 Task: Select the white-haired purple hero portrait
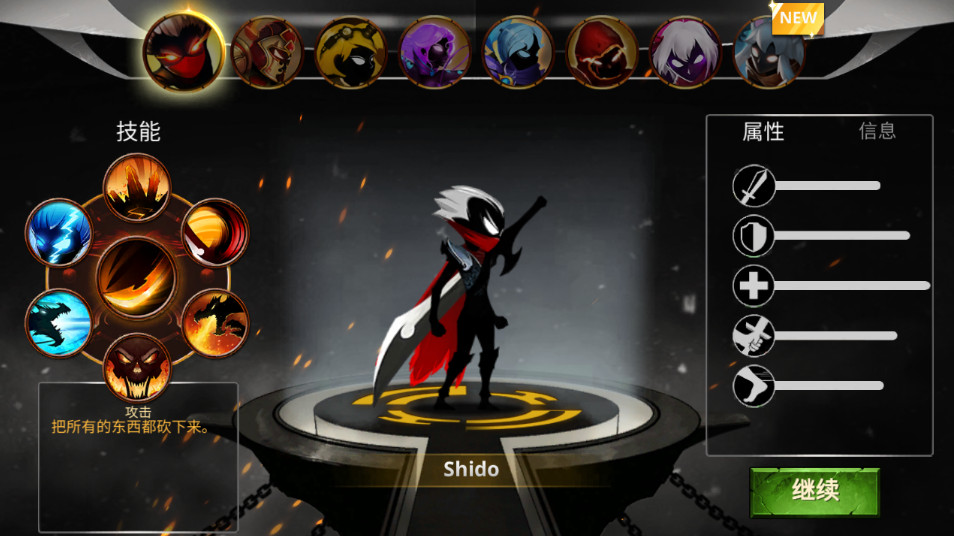click(686, 51)
